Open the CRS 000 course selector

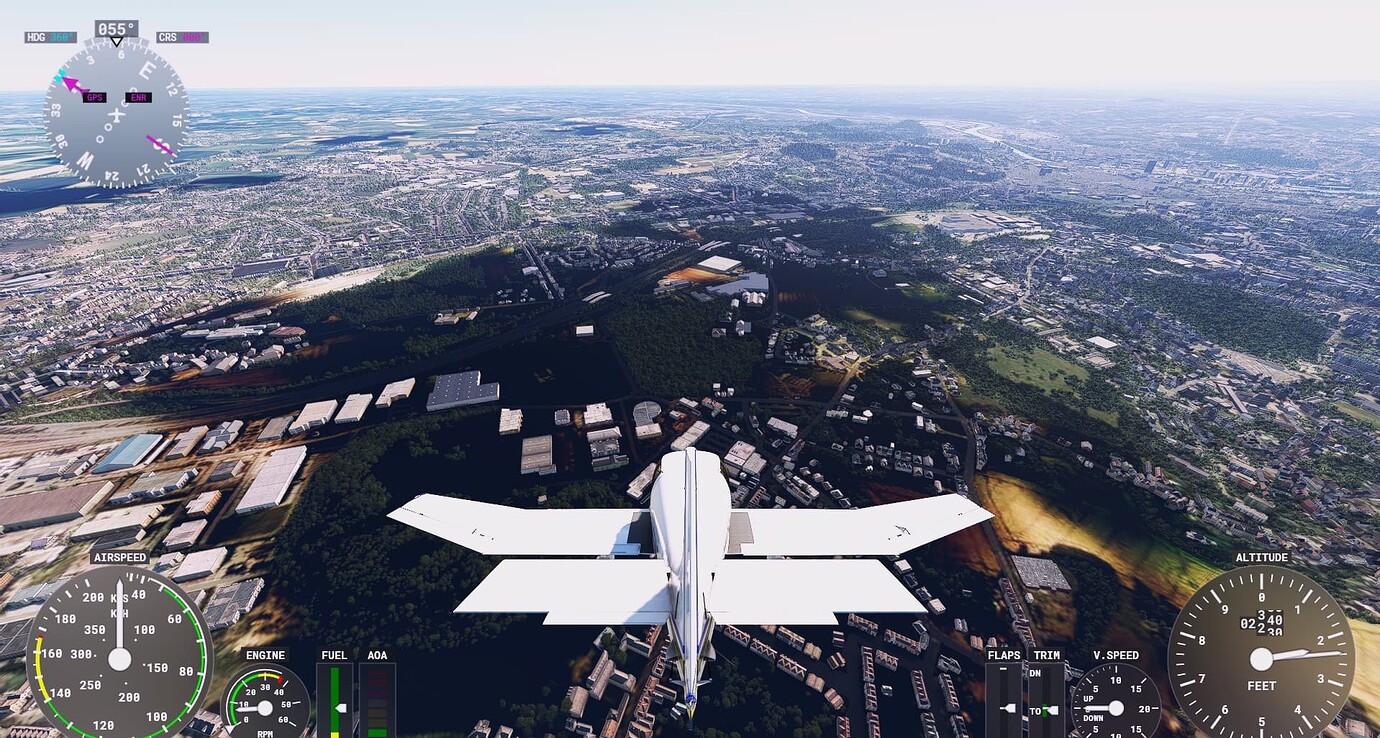(x=184, y=36)
